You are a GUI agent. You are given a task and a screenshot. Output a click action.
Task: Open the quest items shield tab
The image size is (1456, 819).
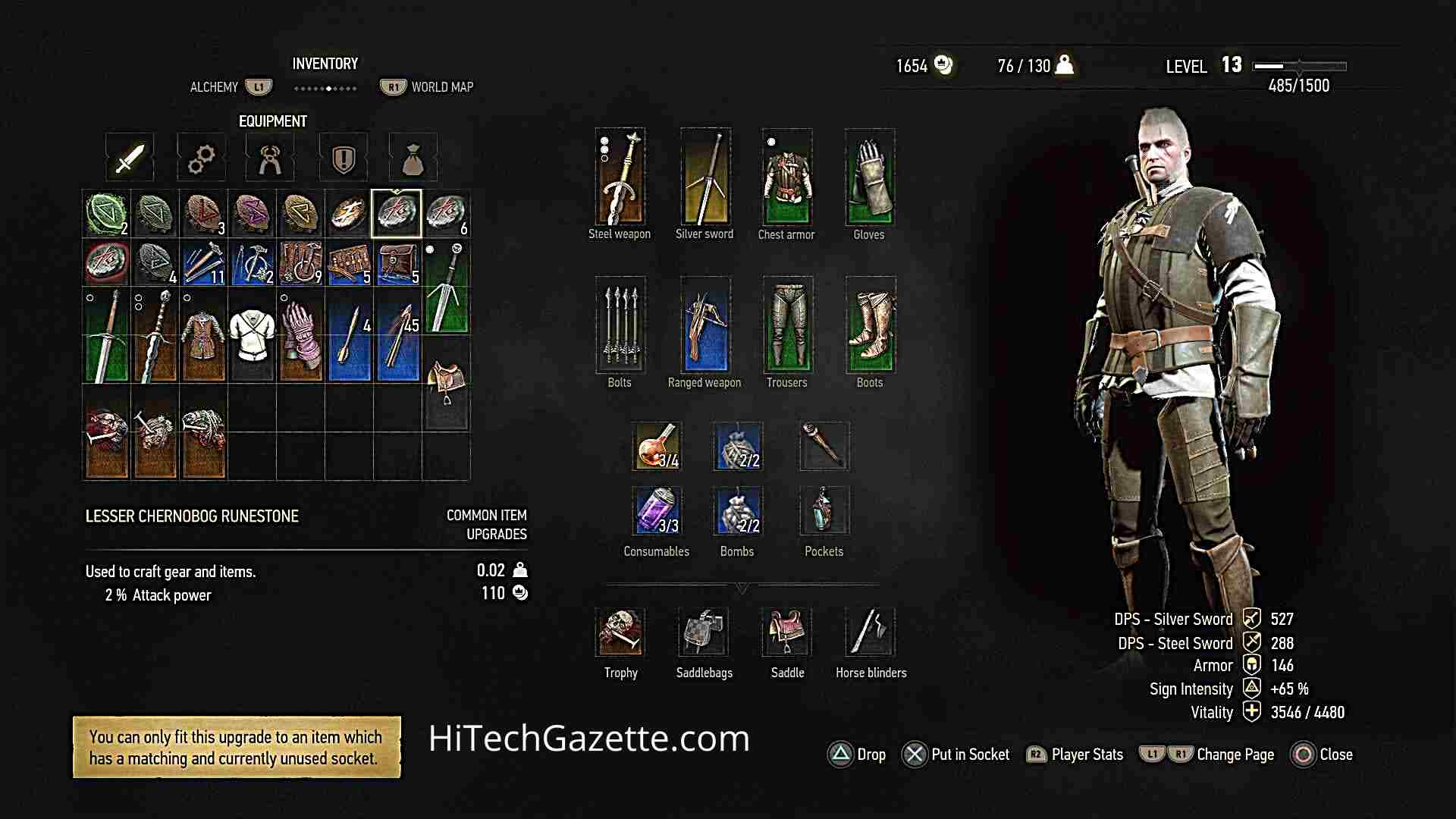click(x=343, y=157)
